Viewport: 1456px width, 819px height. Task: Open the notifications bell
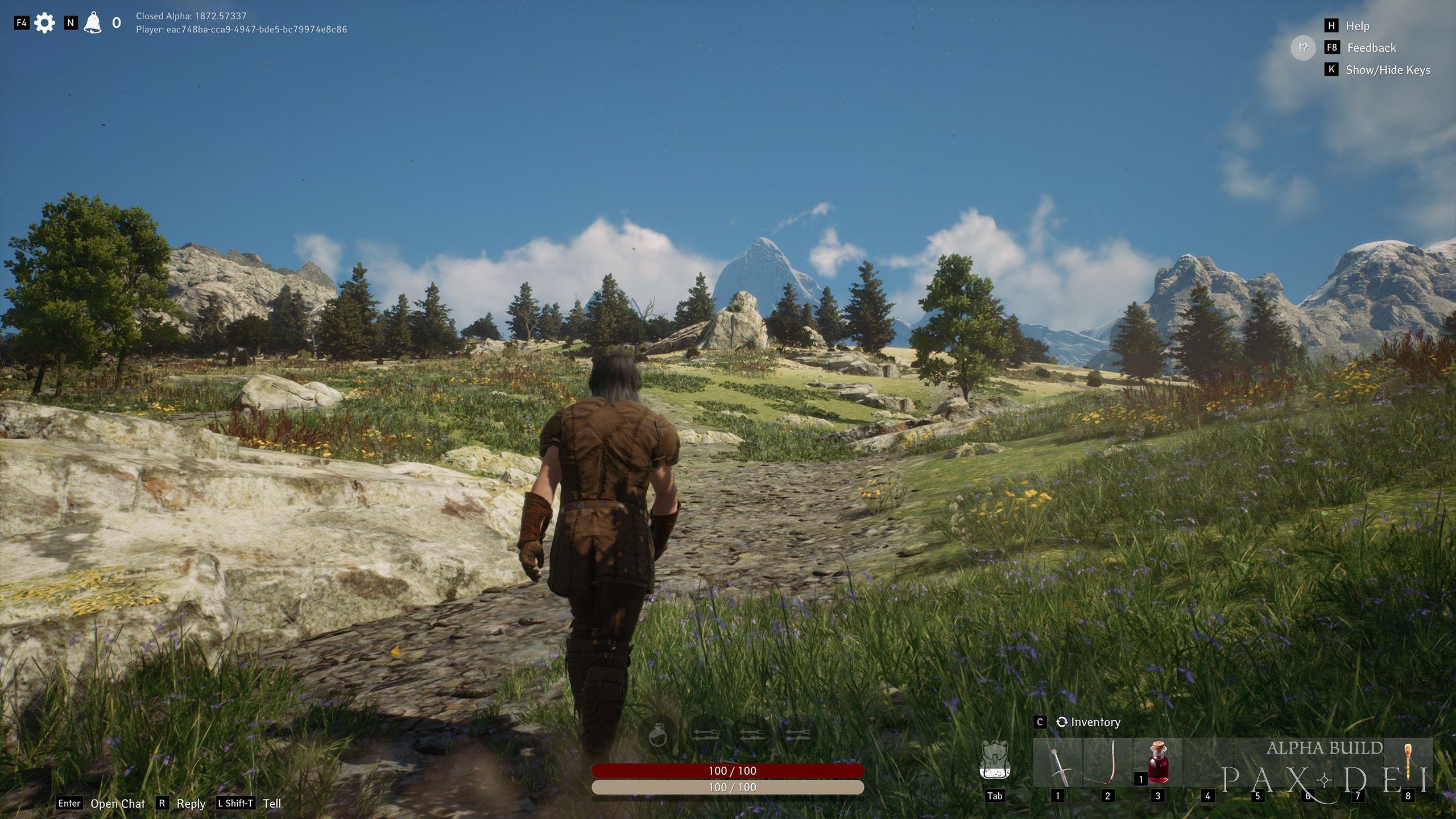coord(93,22)
